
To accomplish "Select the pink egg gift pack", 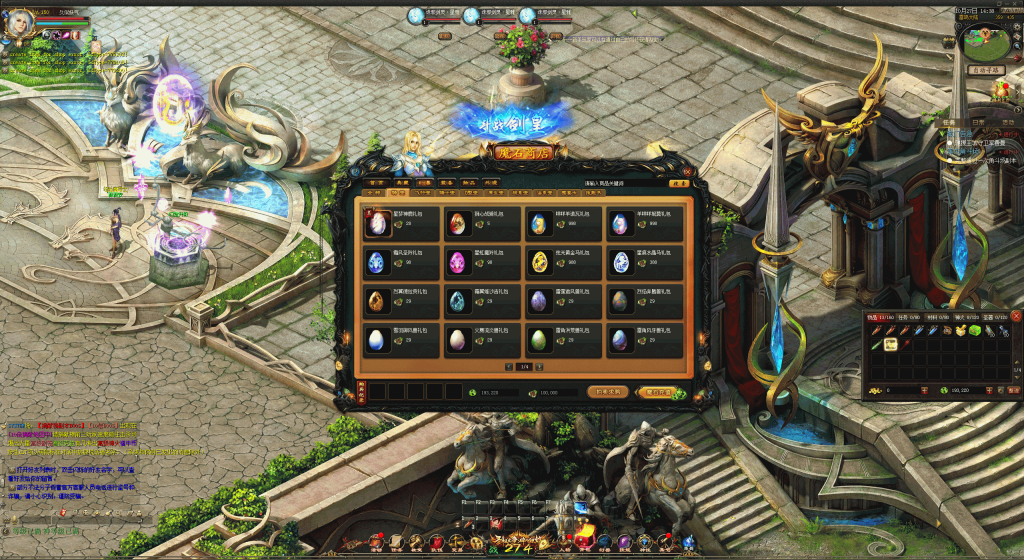I will (458, 263).
